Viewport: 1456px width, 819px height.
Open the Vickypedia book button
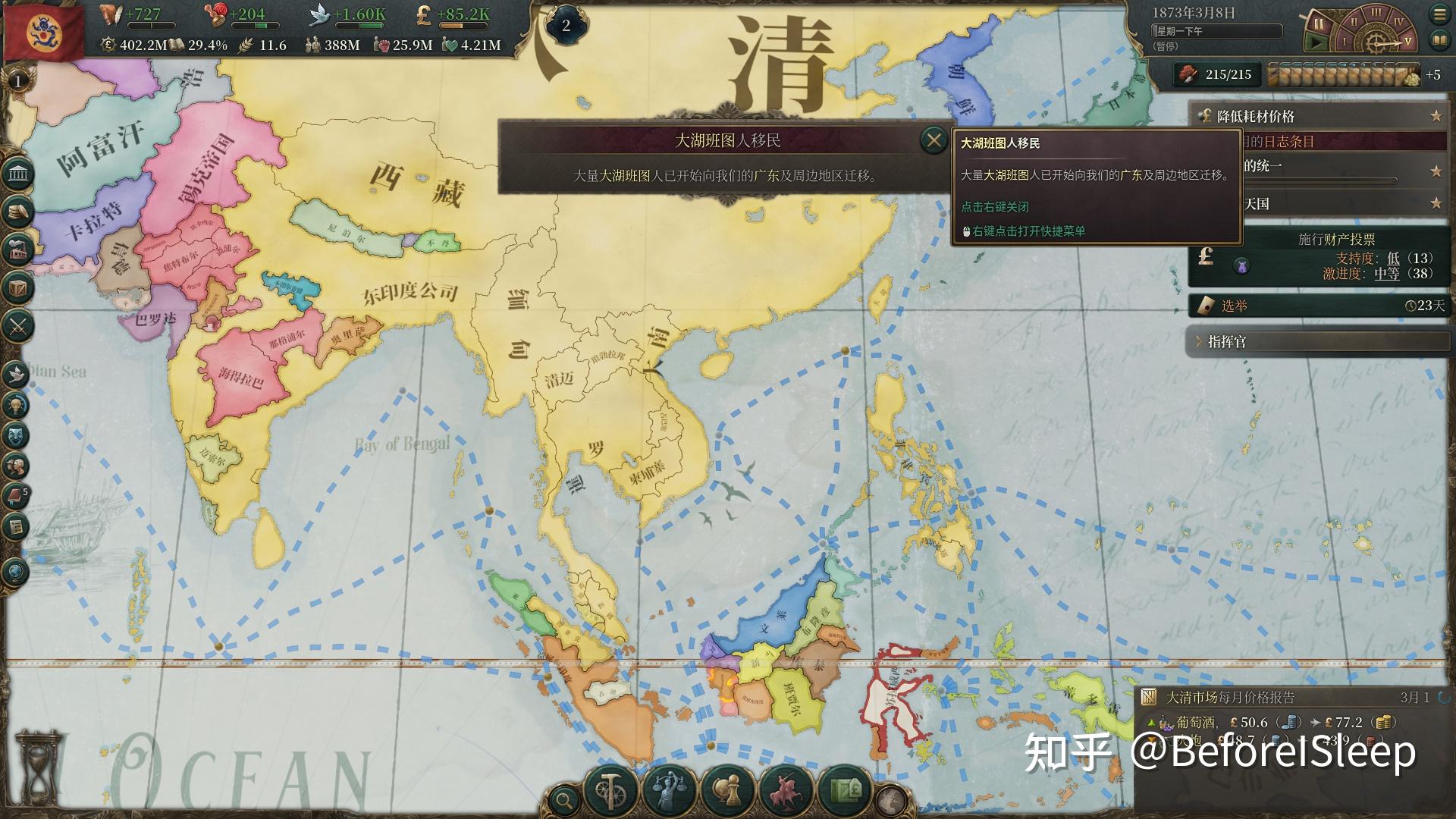1439,39
